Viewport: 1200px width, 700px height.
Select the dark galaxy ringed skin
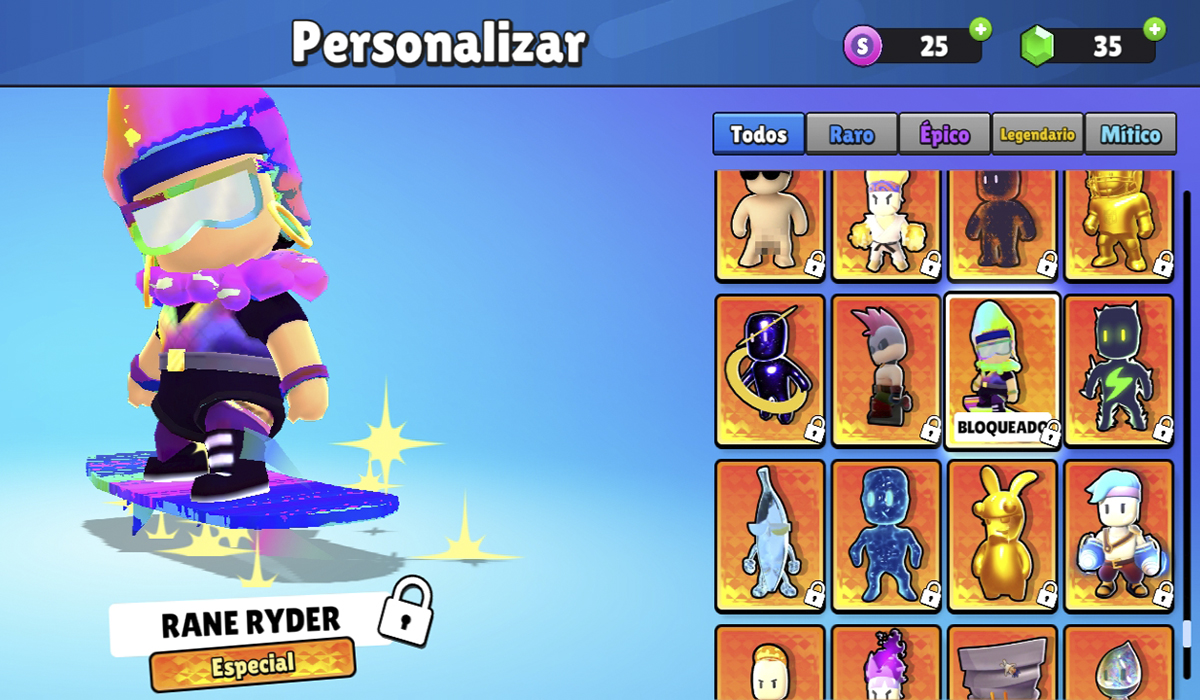(770, 371)
